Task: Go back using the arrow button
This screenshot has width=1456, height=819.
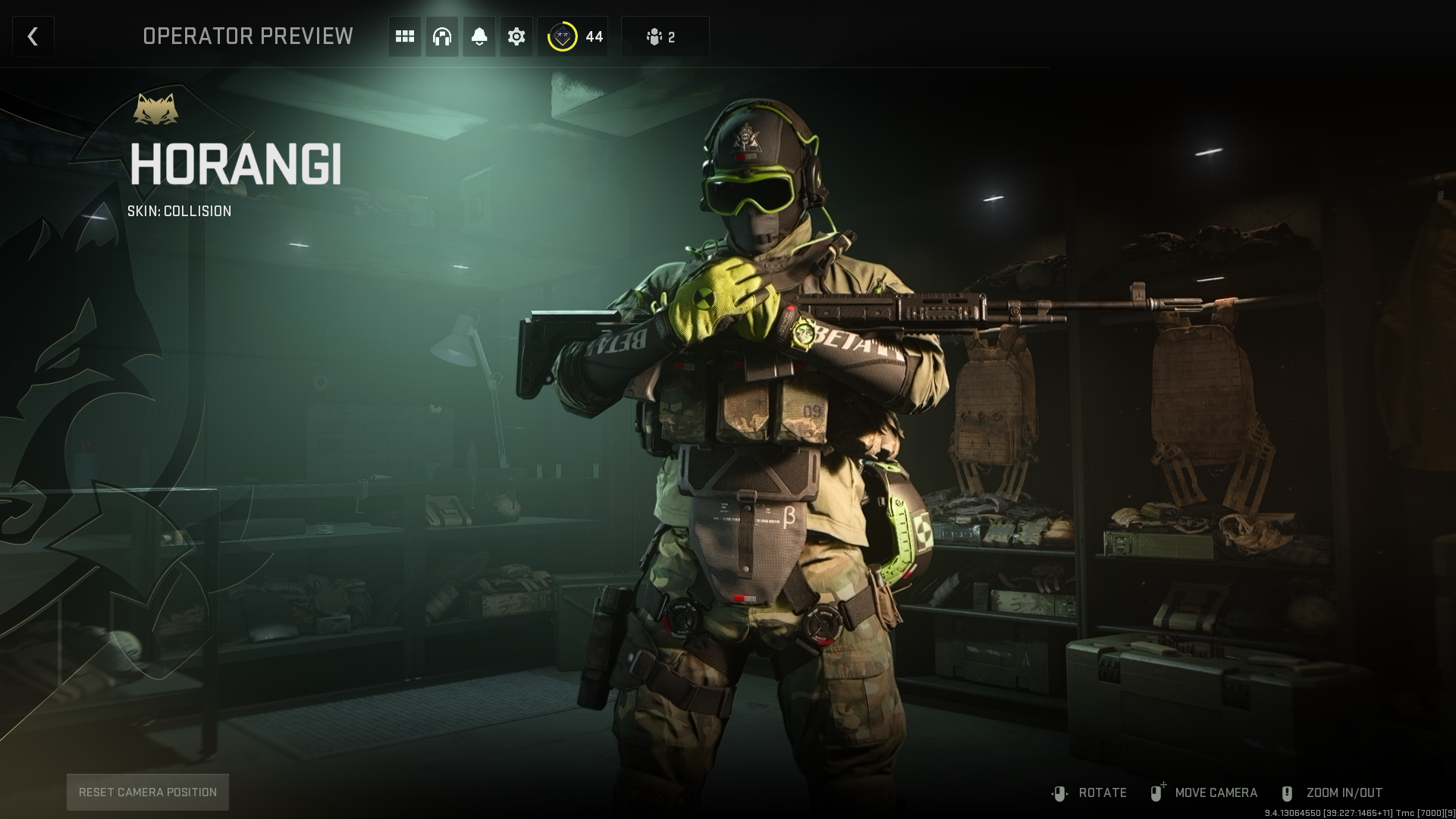Action: click(x=33, y=36)
